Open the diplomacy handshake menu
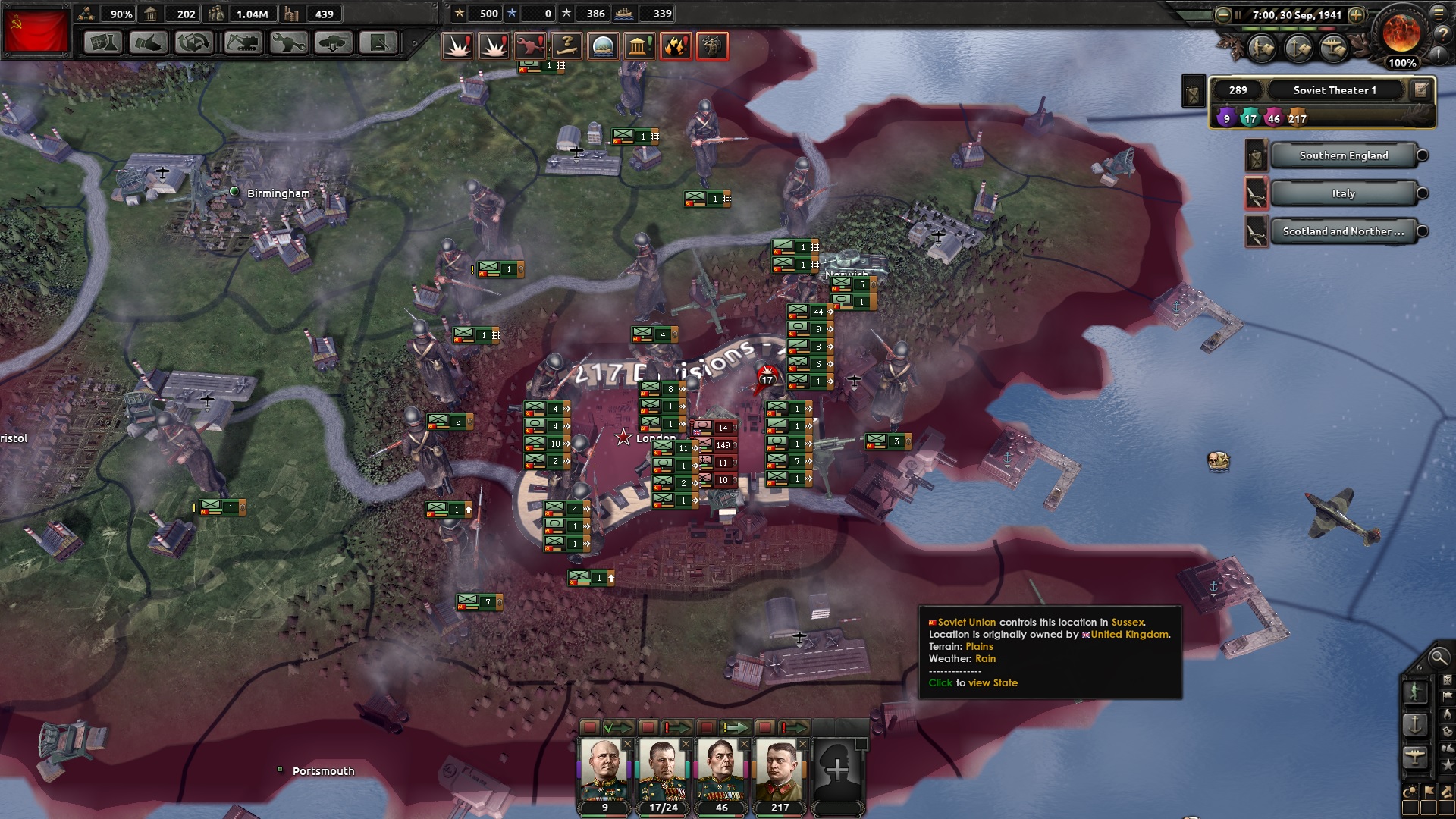This screenshot has height=819, width=1456. point(149,43)
